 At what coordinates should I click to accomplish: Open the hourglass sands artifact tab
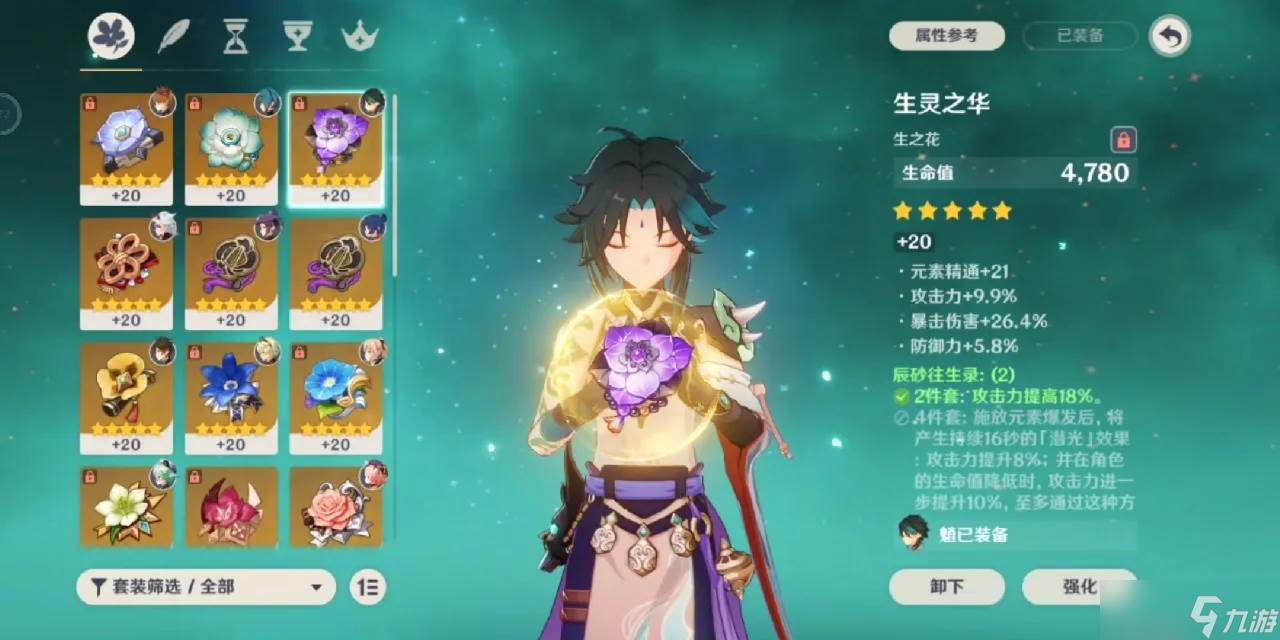click(235, 38)
